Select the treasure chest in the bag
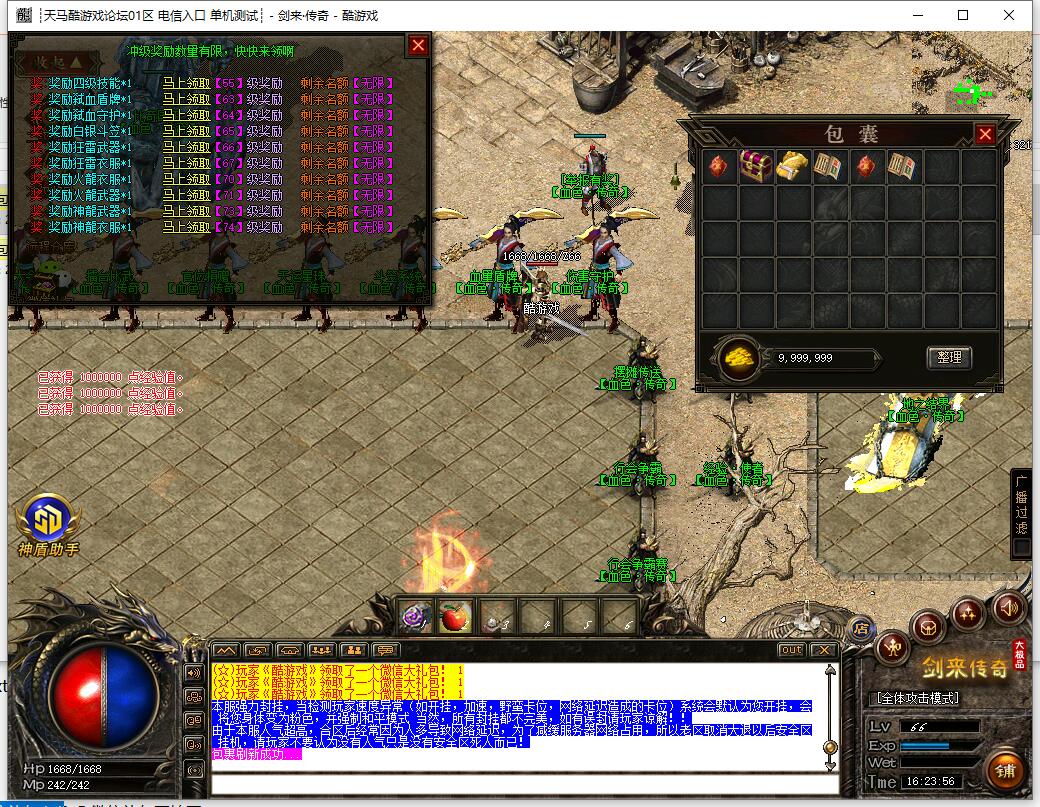This screenshot has height=807, width=1040. click(x=755, y=167)
